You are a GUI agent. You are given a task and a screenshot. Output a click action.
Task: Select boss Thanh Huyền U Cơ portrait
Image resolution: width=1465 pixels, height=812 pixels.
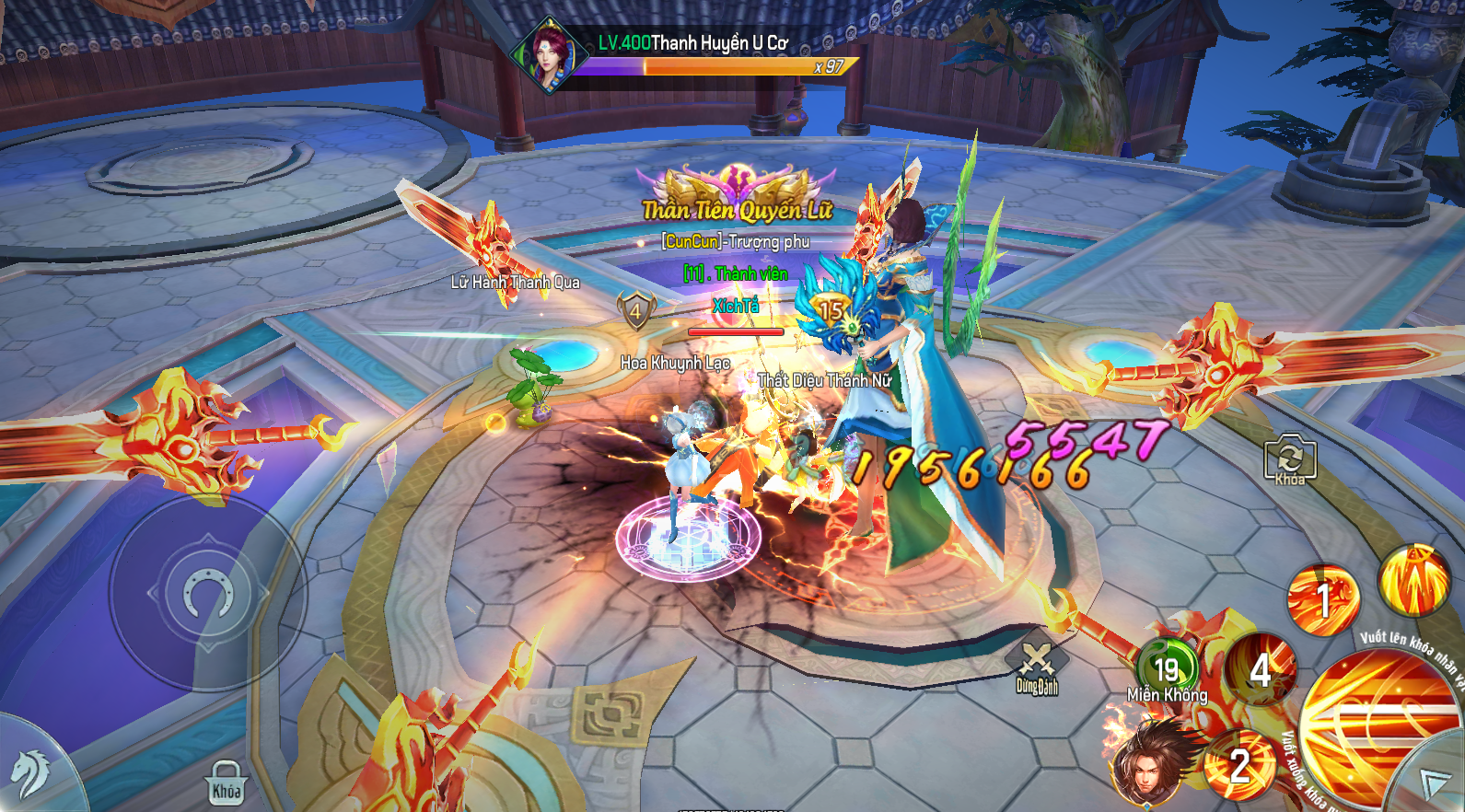pos(549,53)
